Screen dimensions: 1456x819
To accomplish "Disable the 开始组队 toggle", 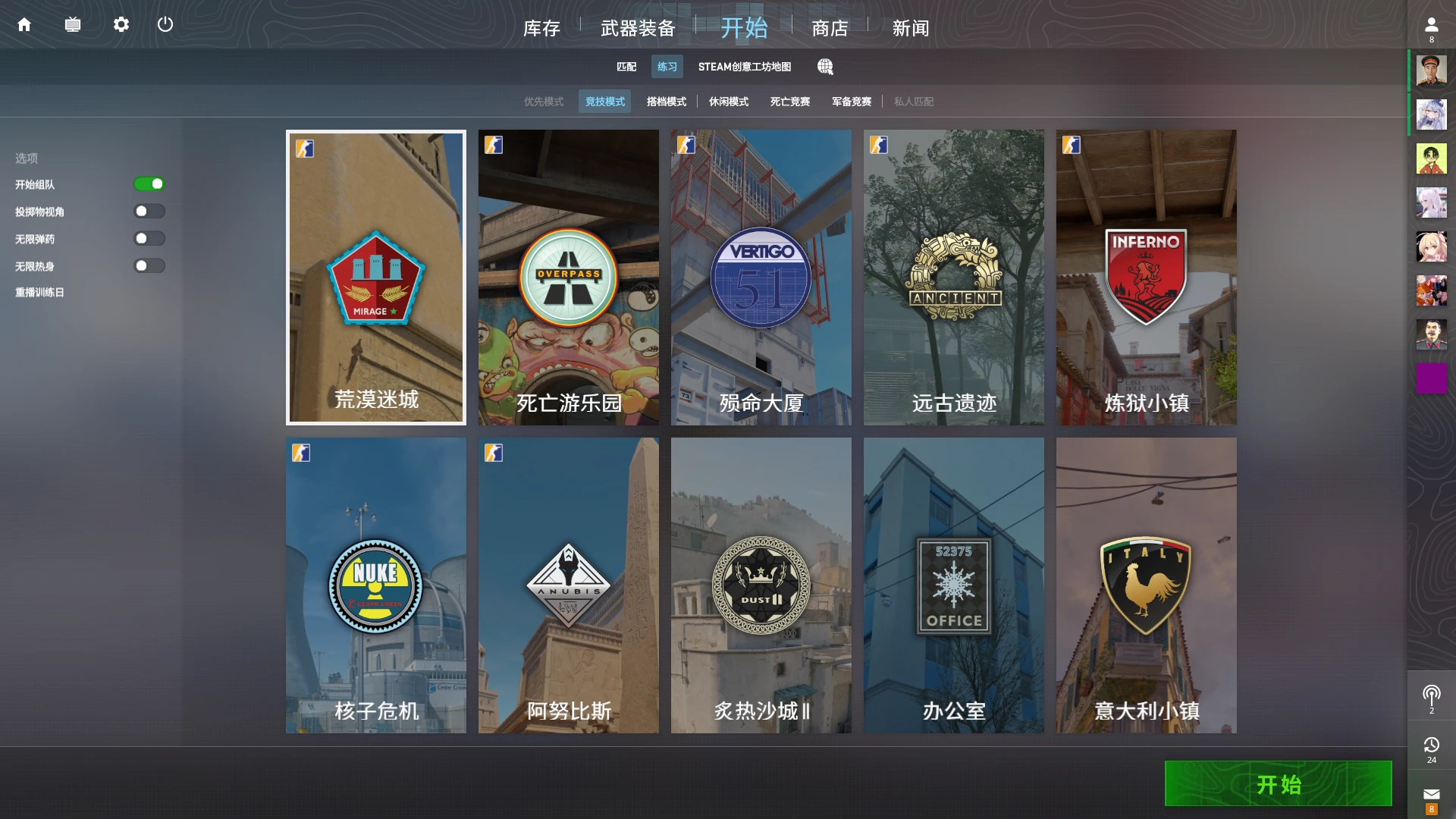I will click(x=149, y=184).
